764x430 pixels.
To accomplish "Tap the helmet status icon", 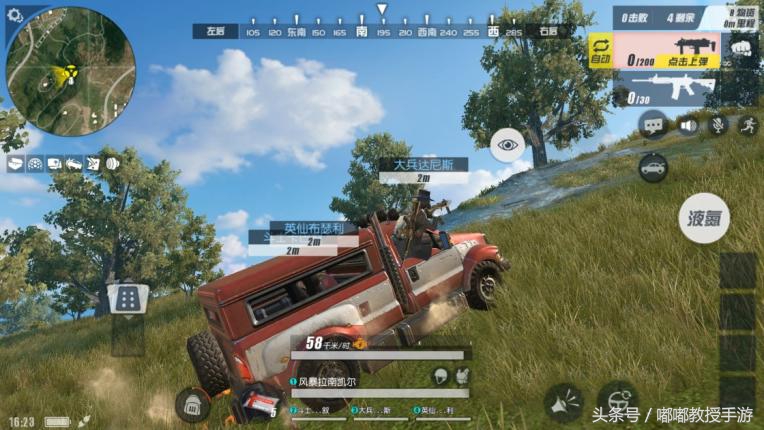I will [439, 374].
